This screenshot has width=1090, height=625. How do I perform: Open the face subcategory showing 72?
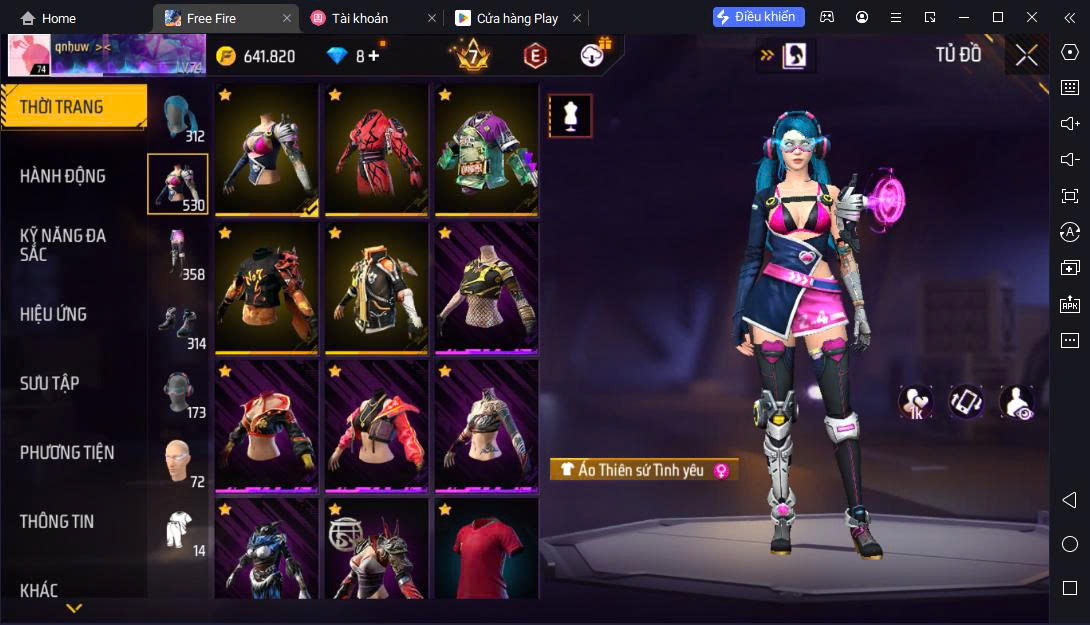pos(180,461)
